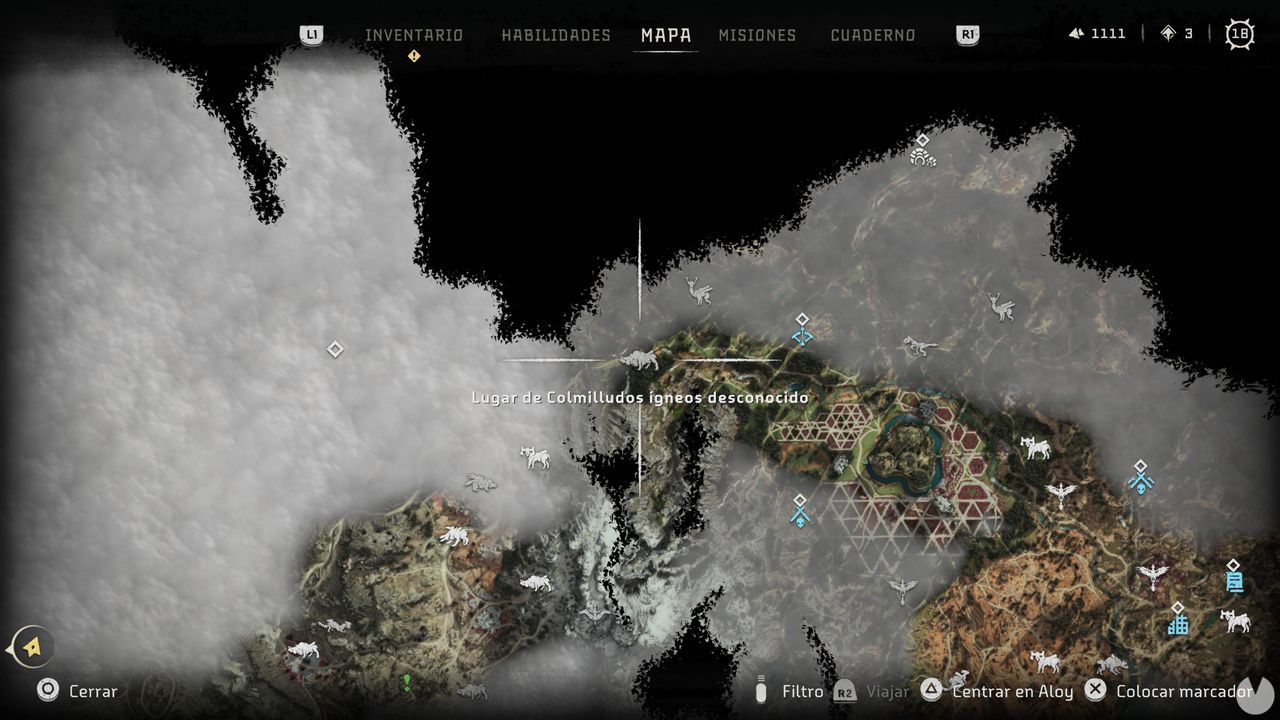Select the Clawstrider machine icon east of the cursor
The width and height of the screenshot is (1280, 720).
(922, 345)
